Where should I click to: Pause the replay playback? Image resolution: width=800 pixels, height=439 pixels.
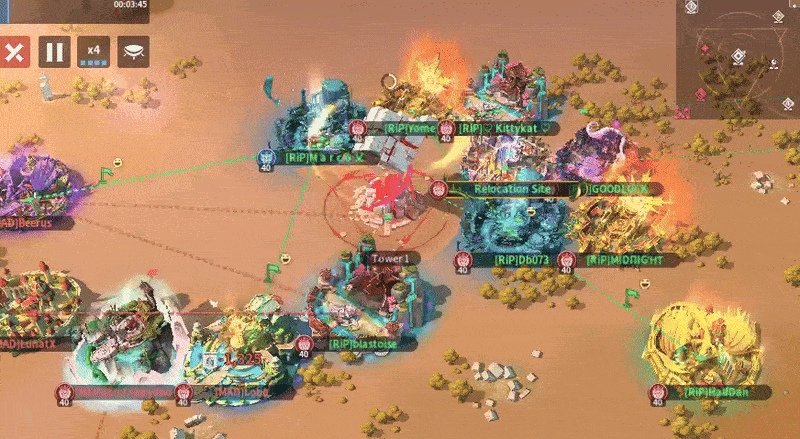pos(54,51)
